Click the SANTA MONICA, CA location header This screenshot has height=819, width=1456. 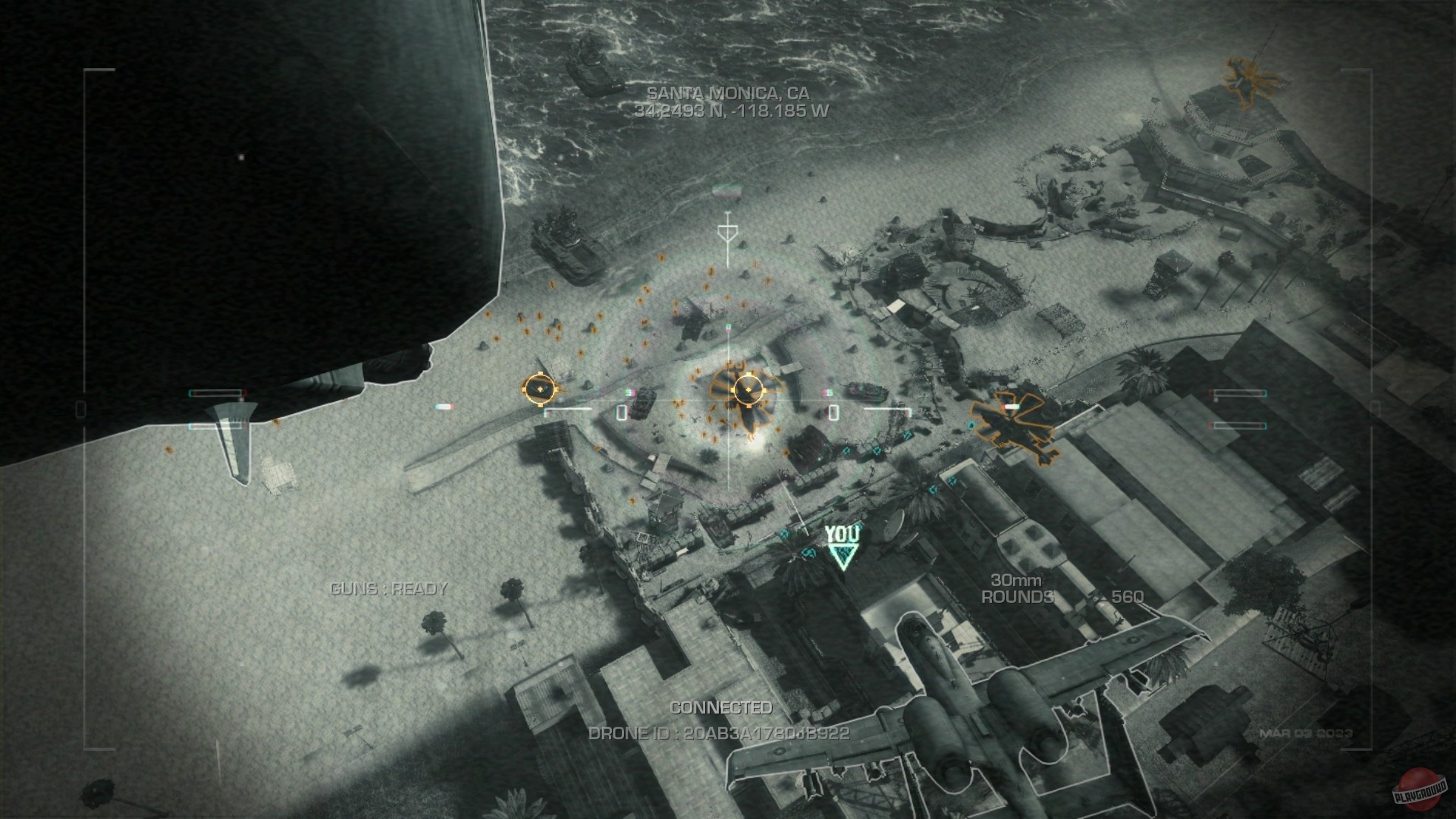(727, 95)
